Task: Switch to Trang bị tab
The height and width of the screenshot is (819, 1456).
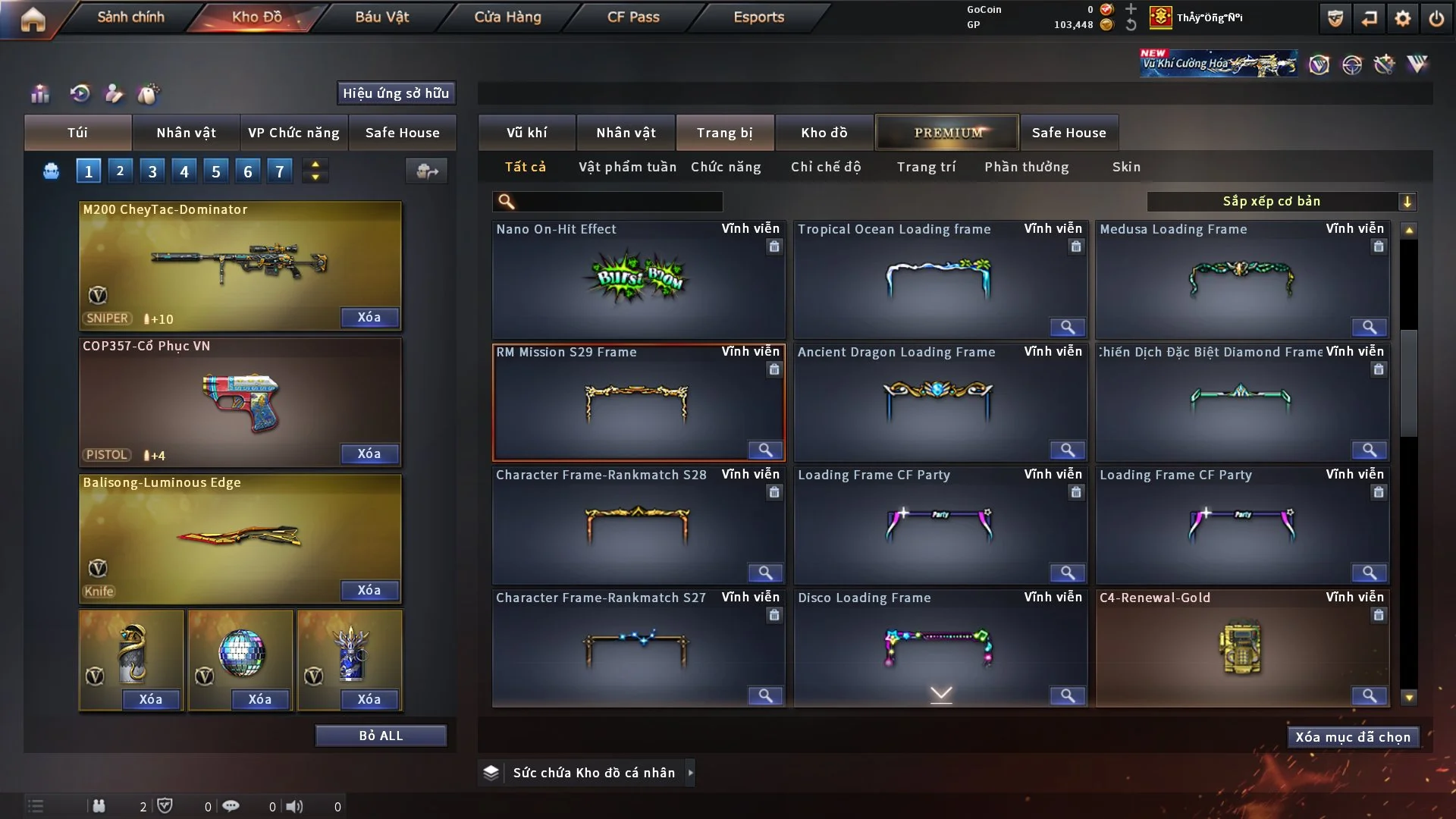Action: [x=724, y=133]
